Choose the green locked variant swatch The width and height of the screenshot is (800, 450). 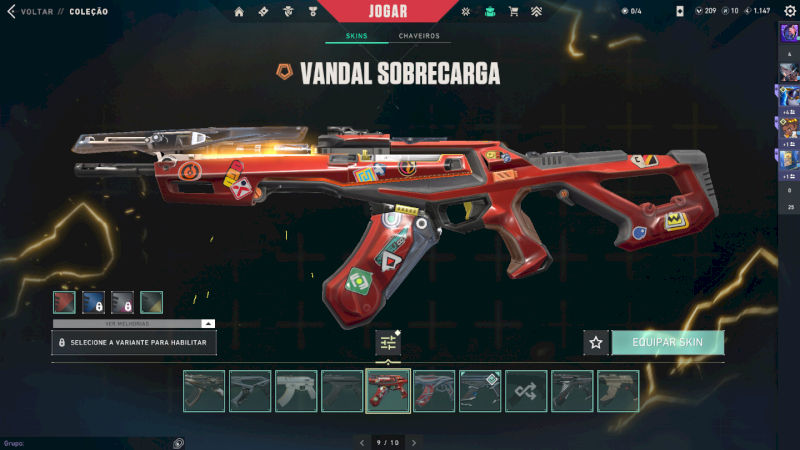(151, 301)
